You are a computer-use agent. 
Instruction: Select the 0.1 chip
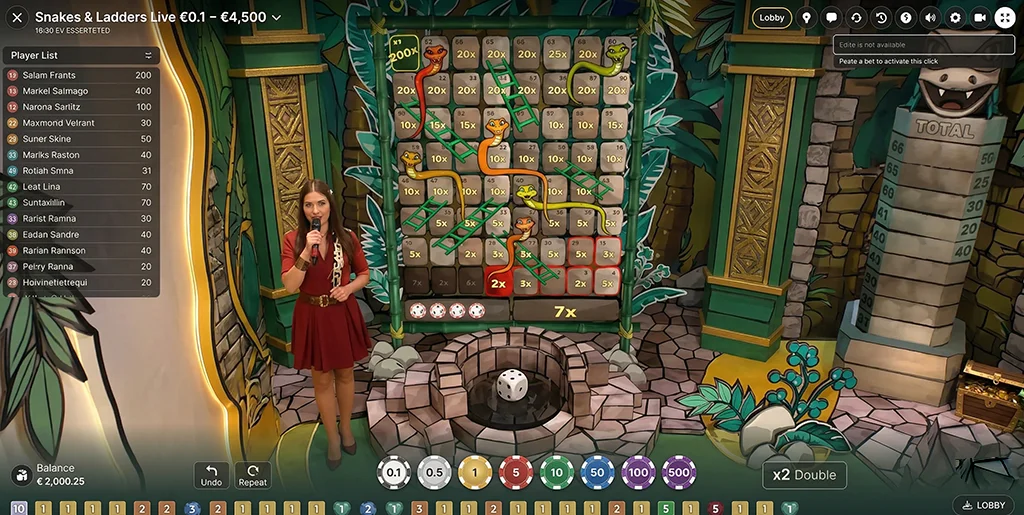pos(393,473)
